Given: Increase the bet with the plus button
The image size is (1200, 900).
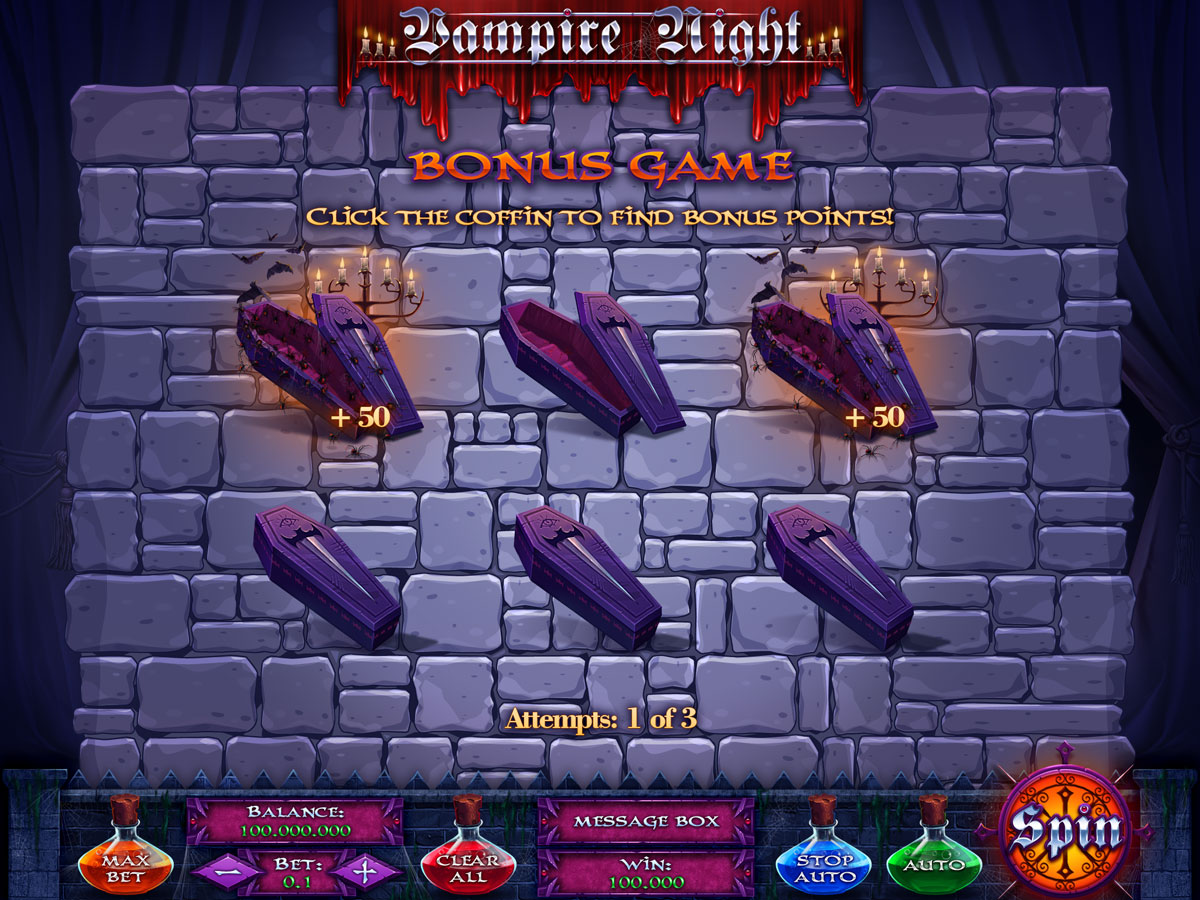Looking at the screenshot, I should (x=366, y=870).
